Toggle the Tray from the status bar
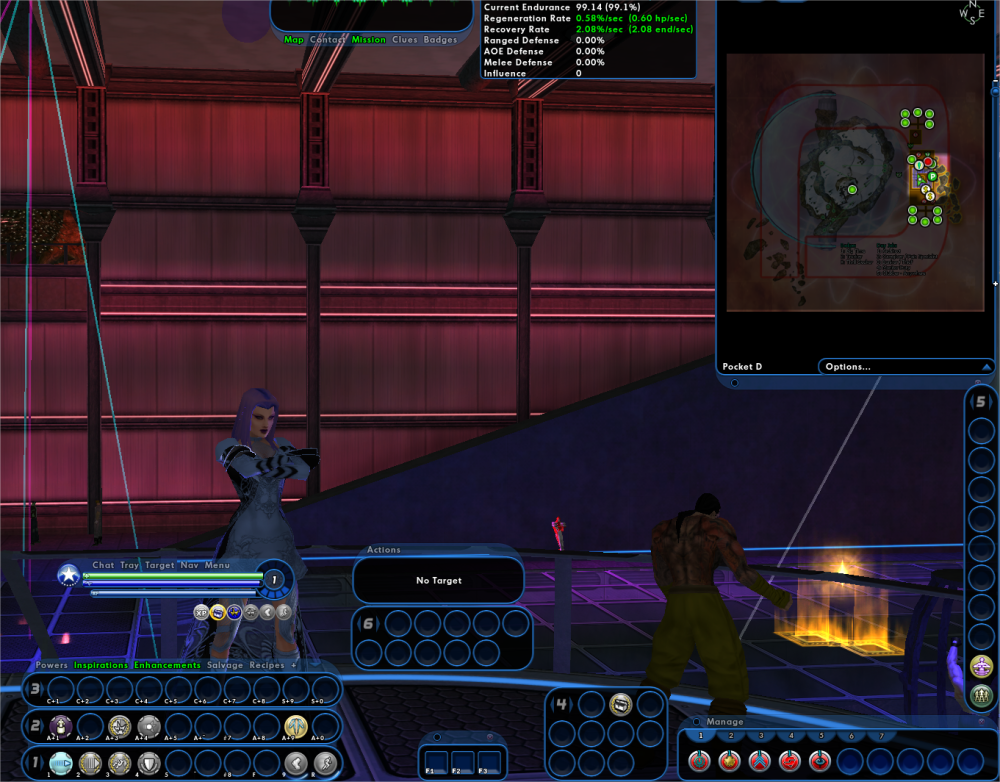Viewport: 1000px width, 782px height. pyautogui.click(x=130, y=565)
